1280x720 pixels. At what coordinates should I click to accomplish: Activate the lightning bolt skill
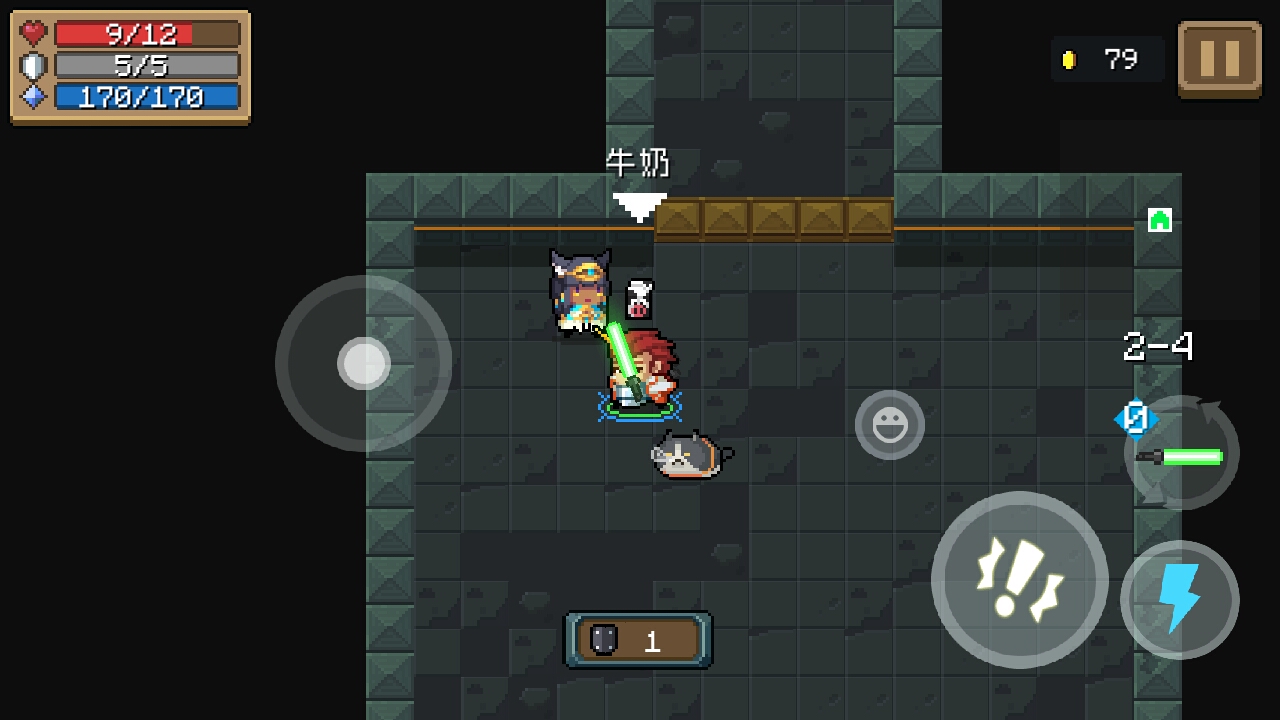coord(1180,599)
